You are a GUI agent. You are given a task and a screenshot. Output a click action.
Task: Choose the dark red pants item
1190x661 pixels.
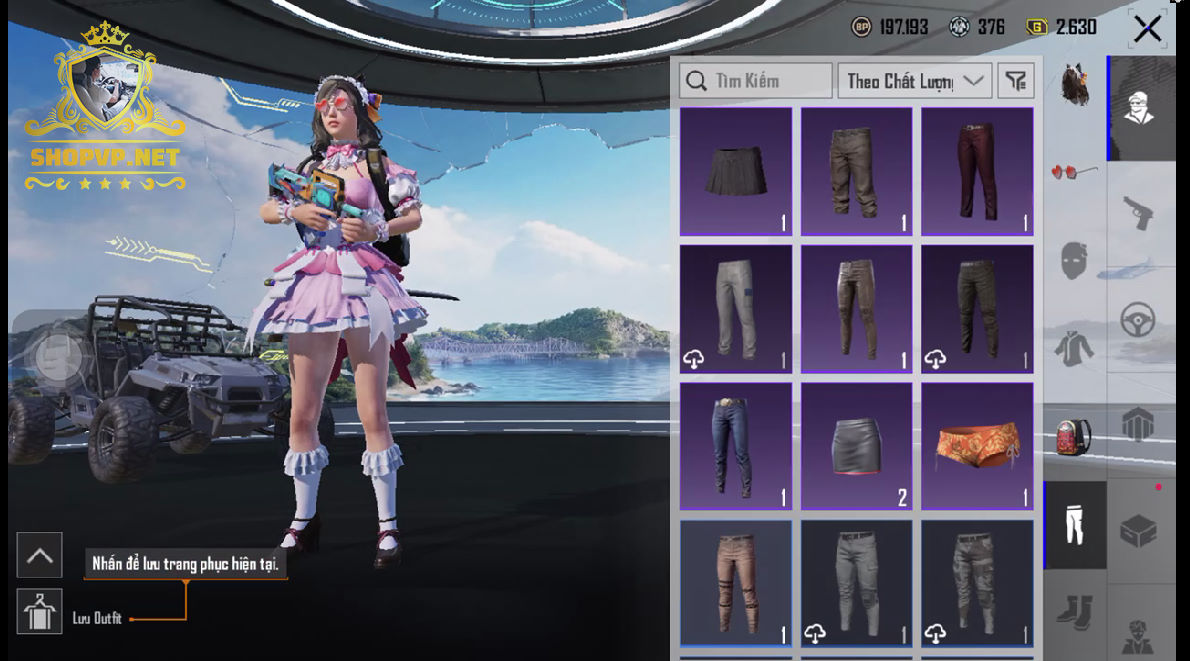coord(976,171)
